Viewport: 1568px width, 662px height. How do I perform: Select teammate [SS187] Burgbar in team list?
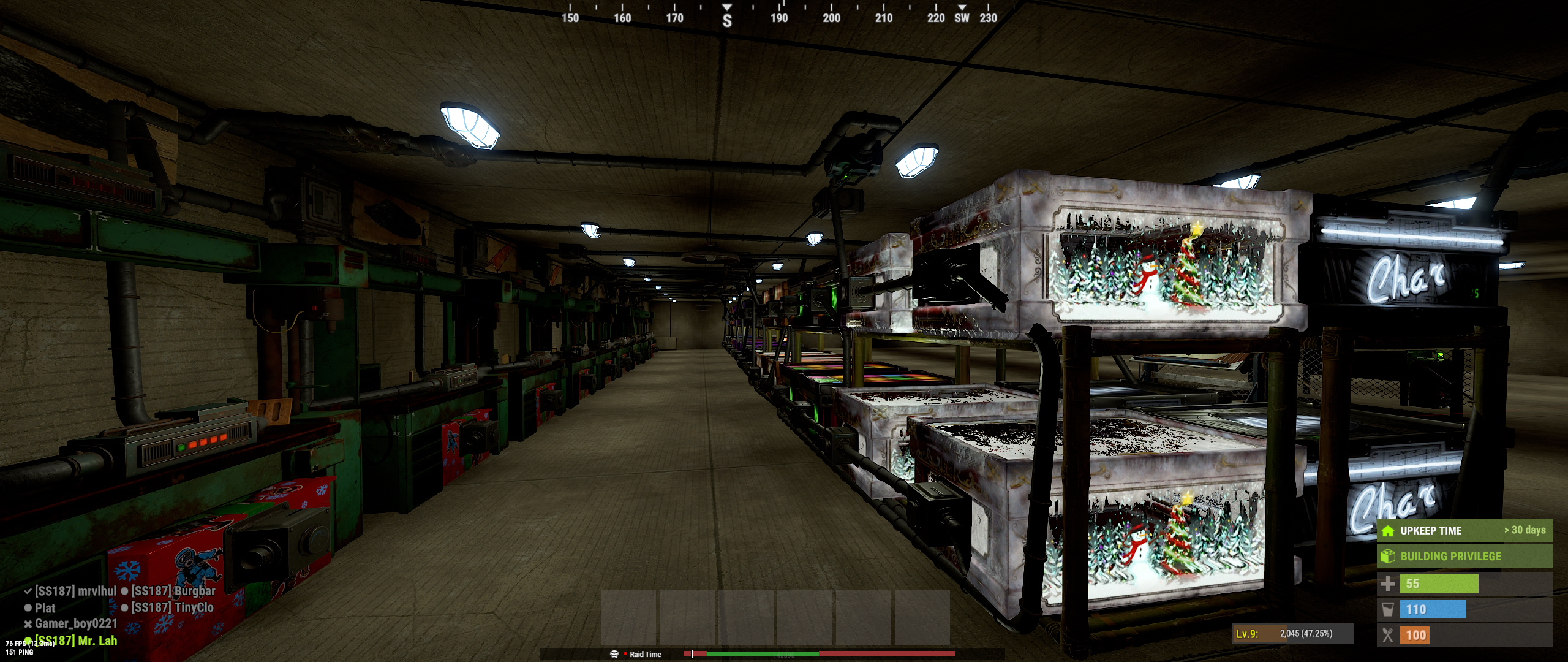point(173,592)
